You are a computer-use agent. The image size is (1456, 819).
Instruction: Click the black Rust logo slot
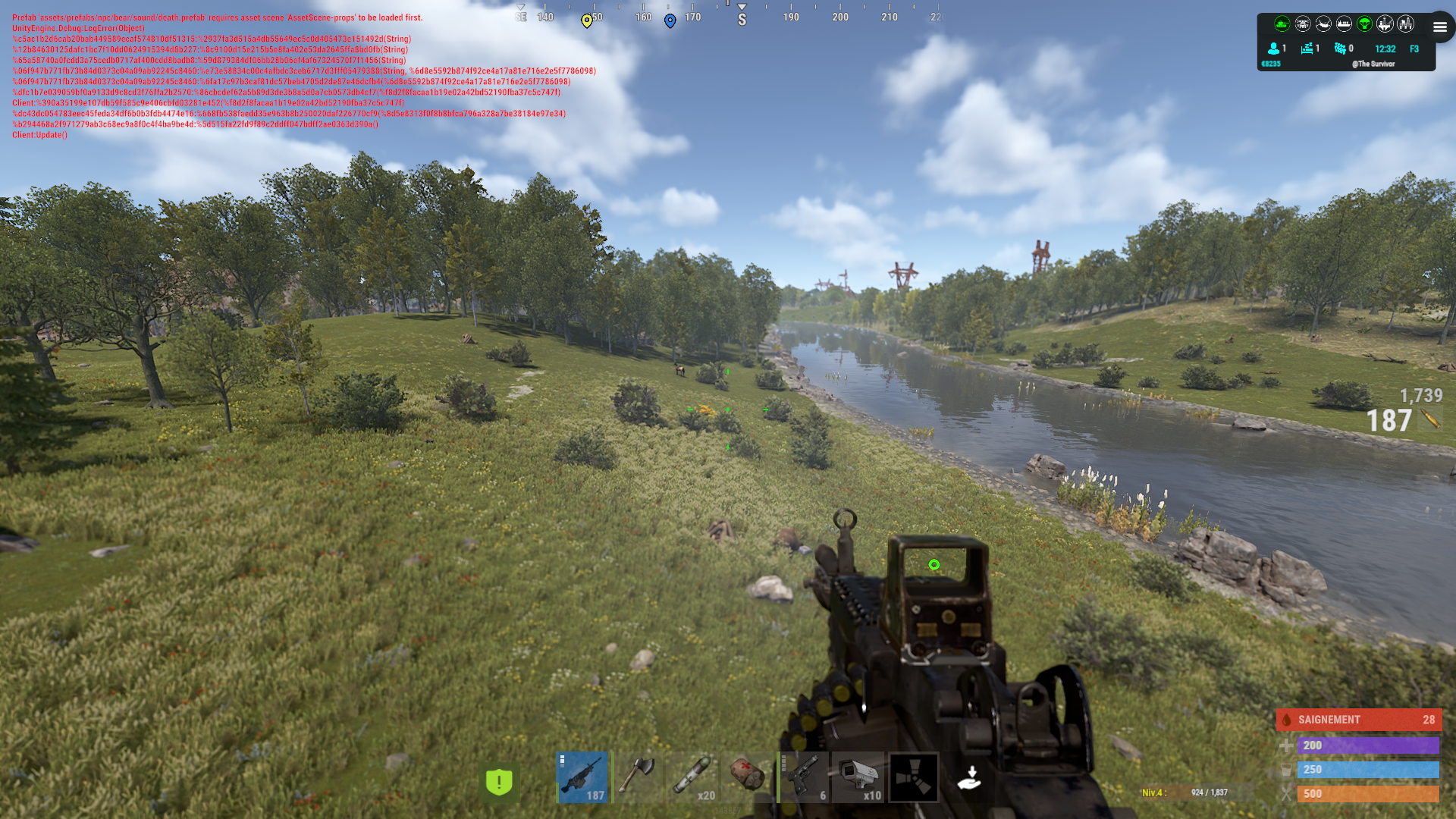[x=914, y=777]
